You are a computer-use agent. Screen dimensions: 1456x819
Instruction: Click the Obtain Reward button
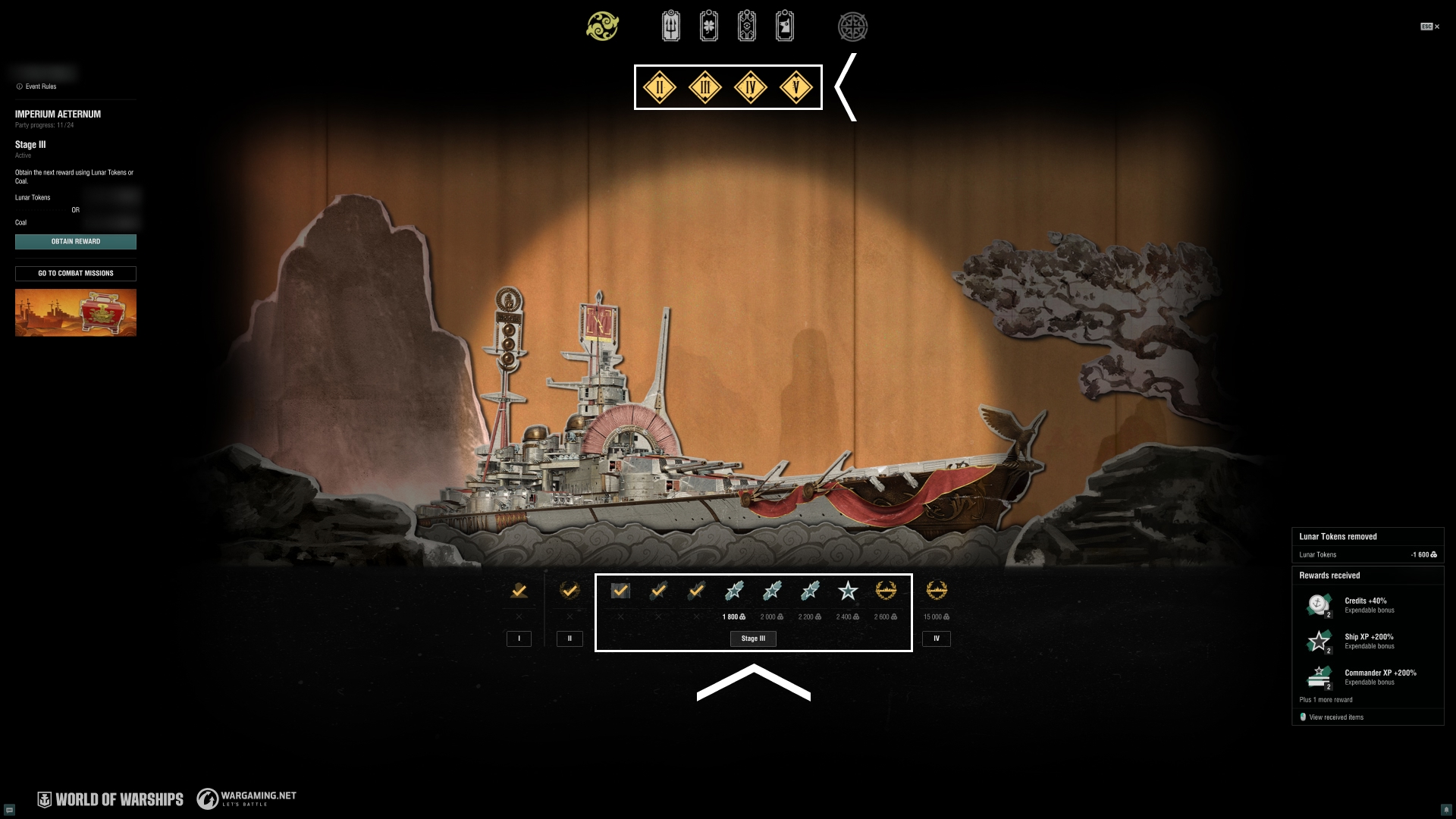(76, 242)
